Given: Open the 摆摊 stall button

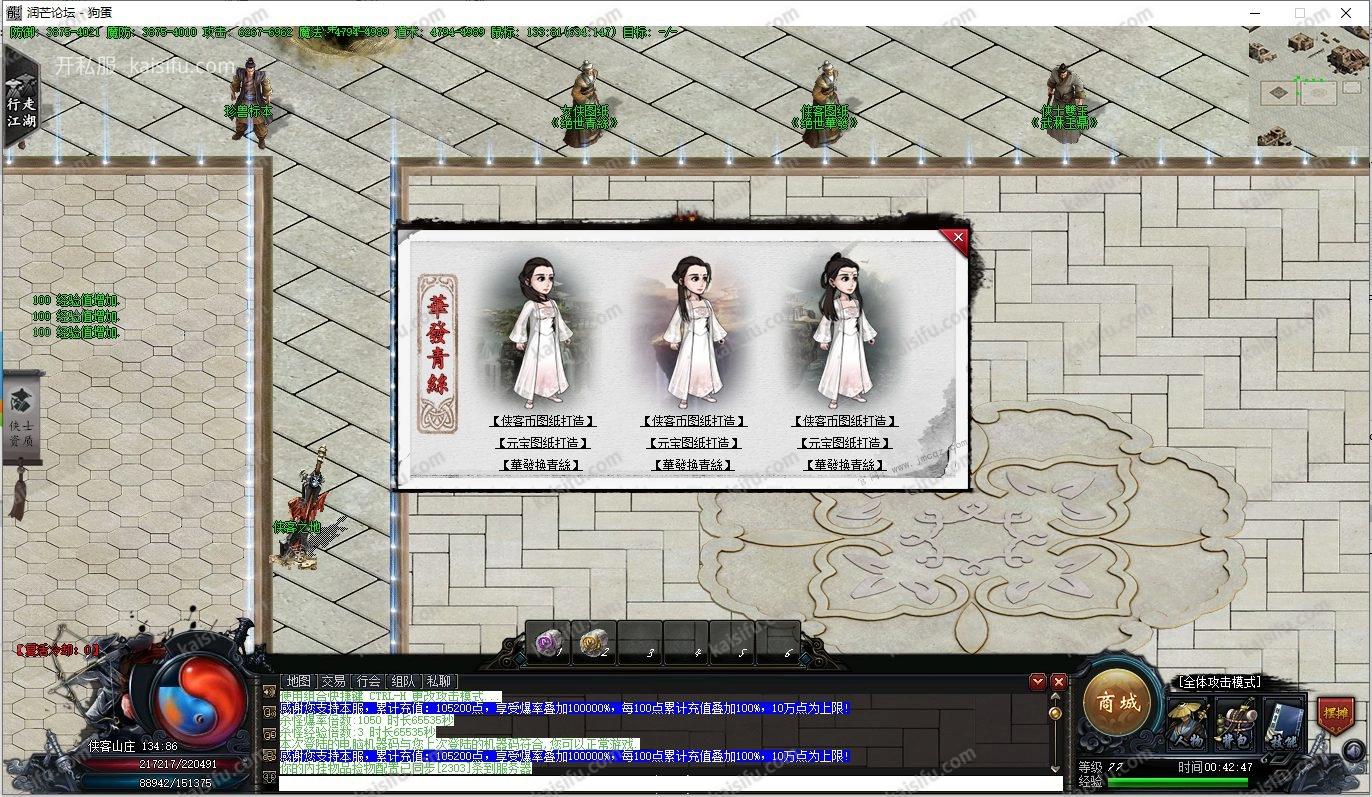Looking at the screenshot, I should (1334, 714).
